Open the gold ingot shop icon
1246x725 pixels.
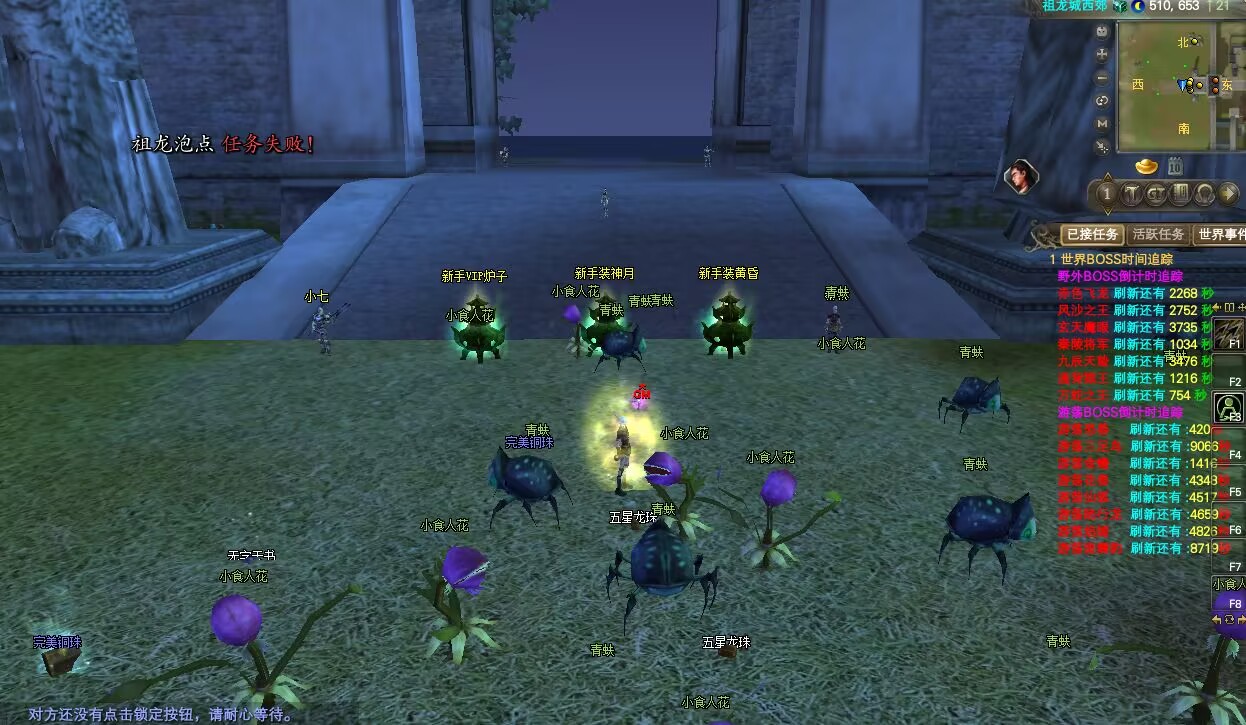click(x=1146, y=166)
